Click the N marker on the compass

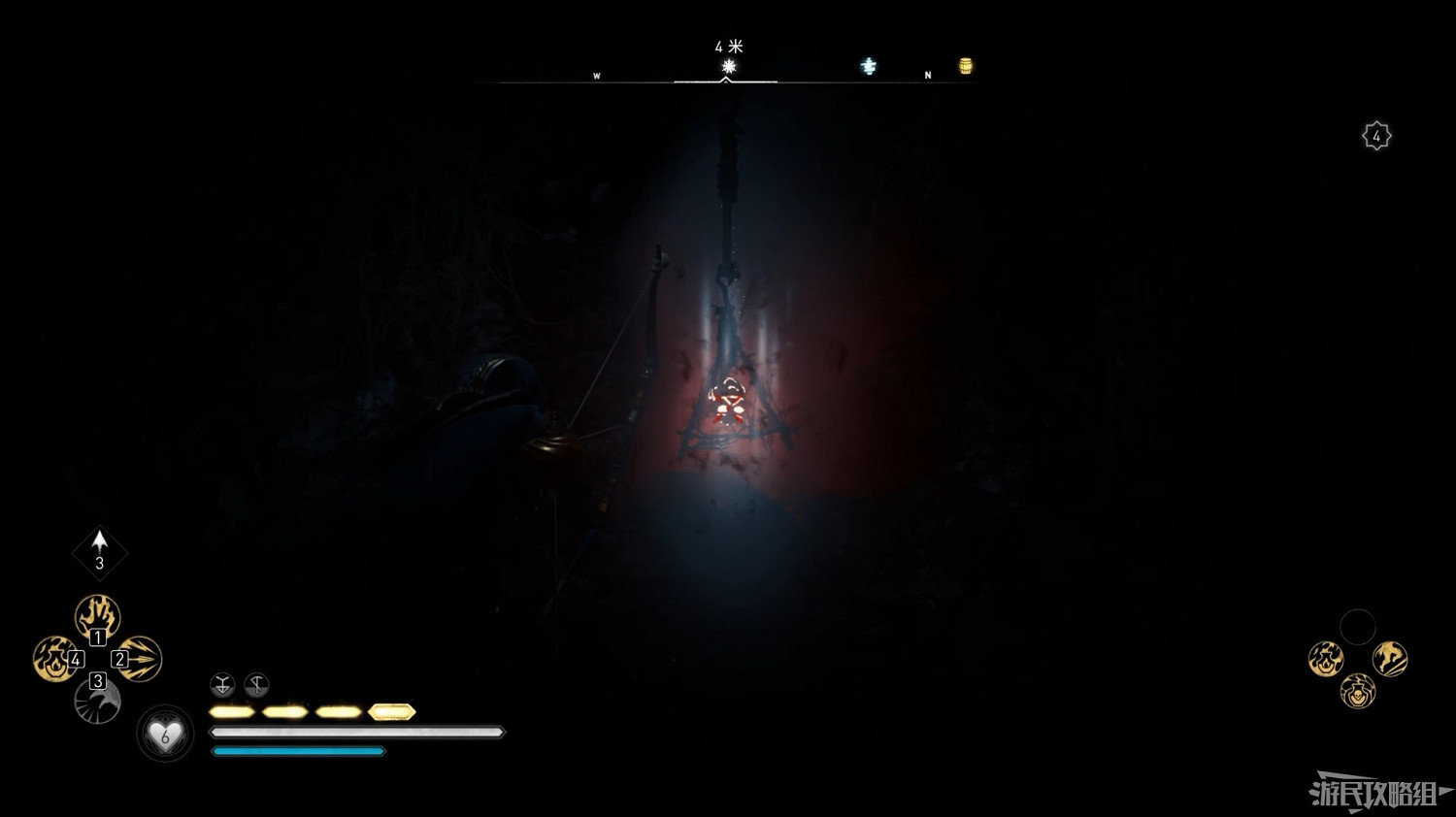pyautogui.click(x=927, y=74)
